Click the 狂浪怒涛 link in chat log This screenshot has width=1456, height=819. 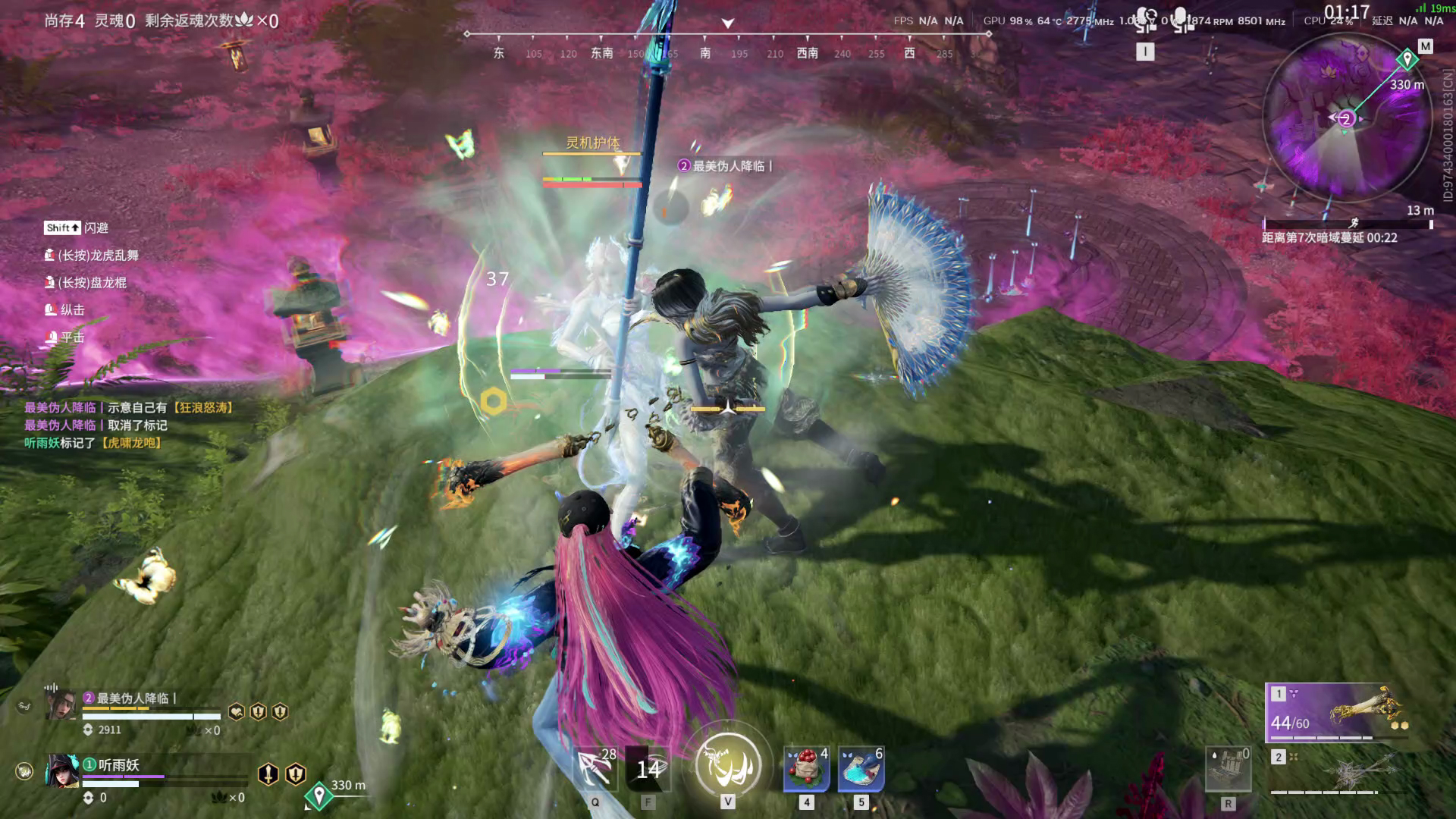pos(202,408)
